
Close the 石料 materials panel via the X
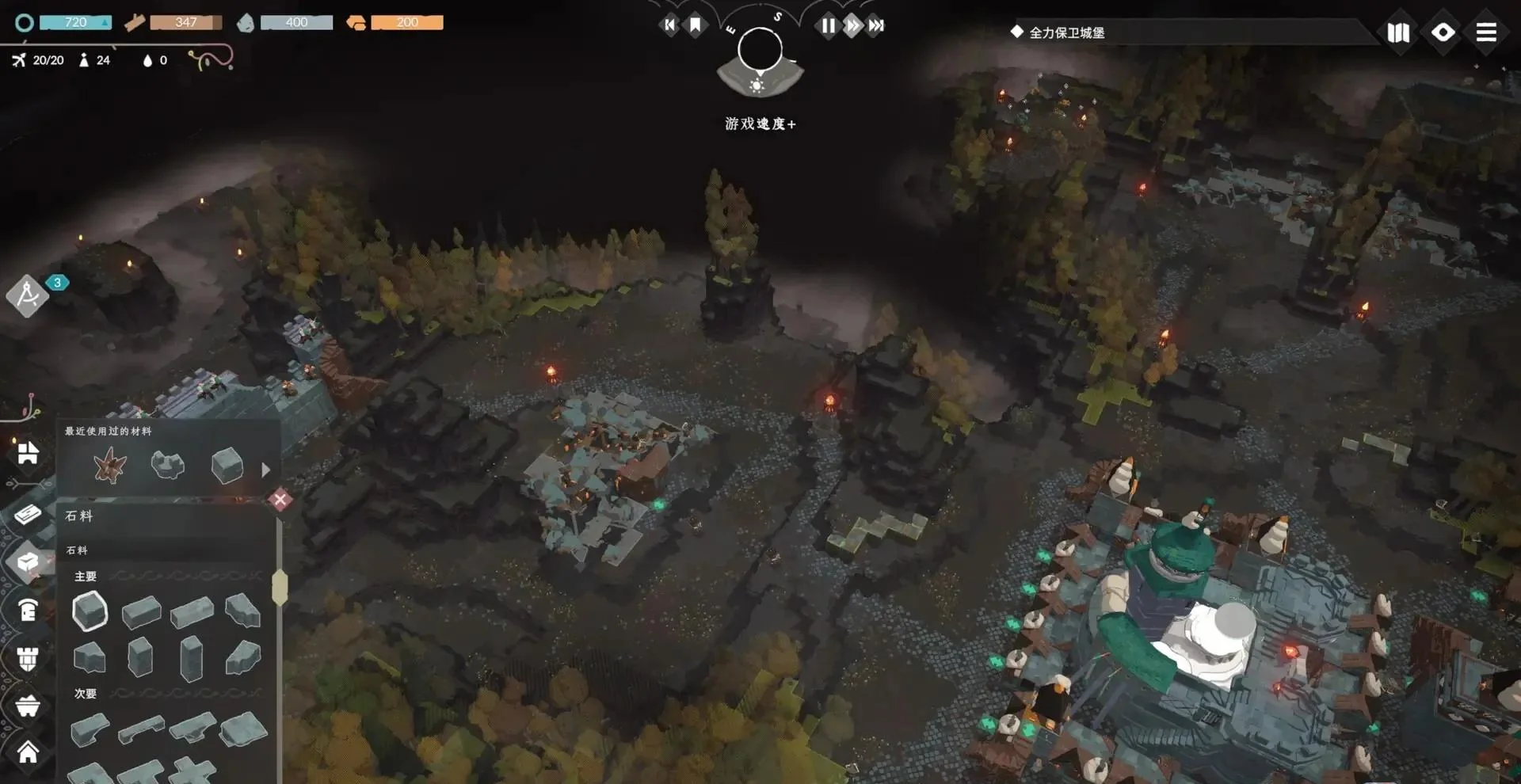pyautogui.click(x=279, y=500)
